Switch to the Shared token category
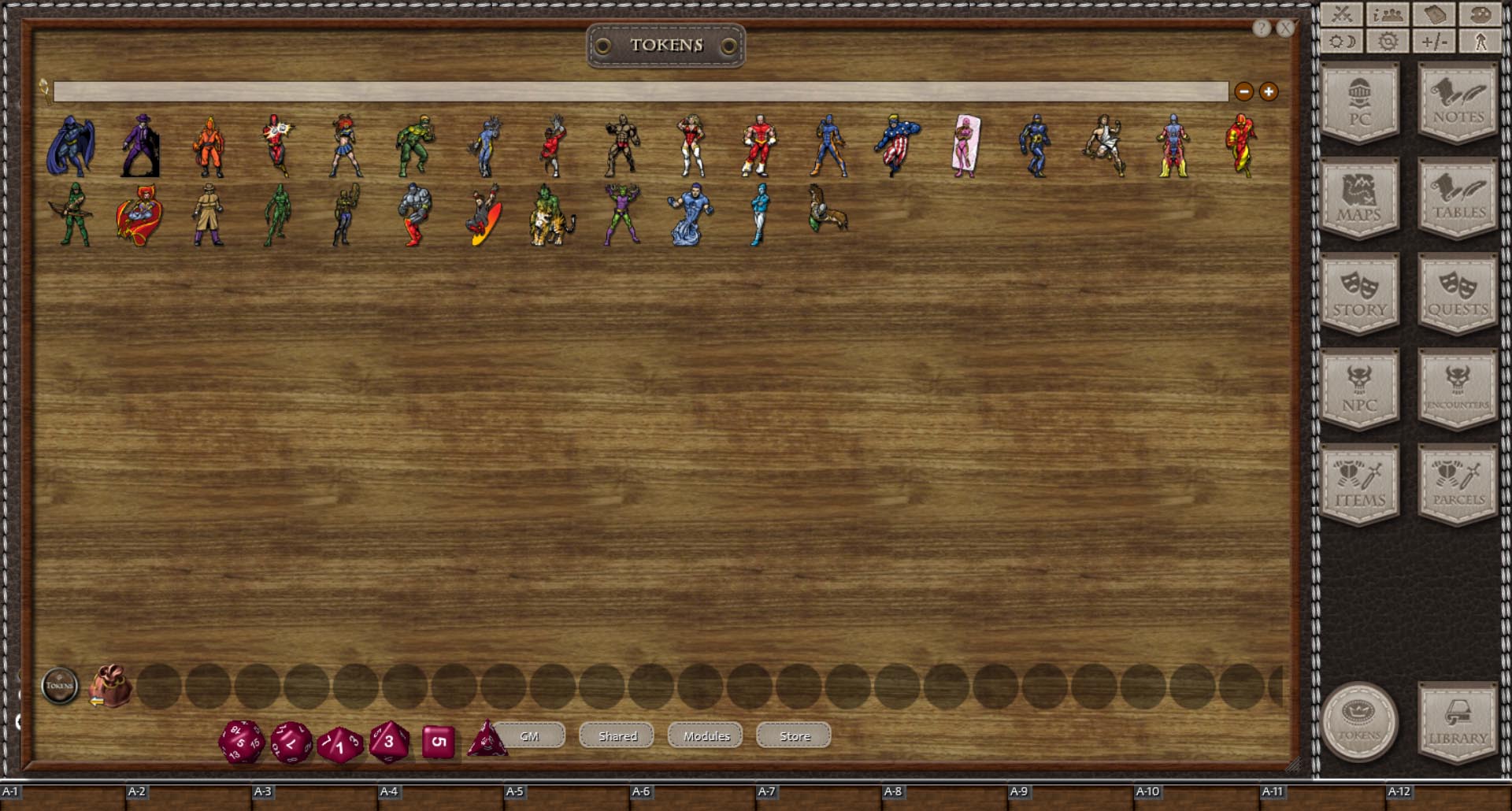This screenshot has width=1512, height=811. (617, 735)
